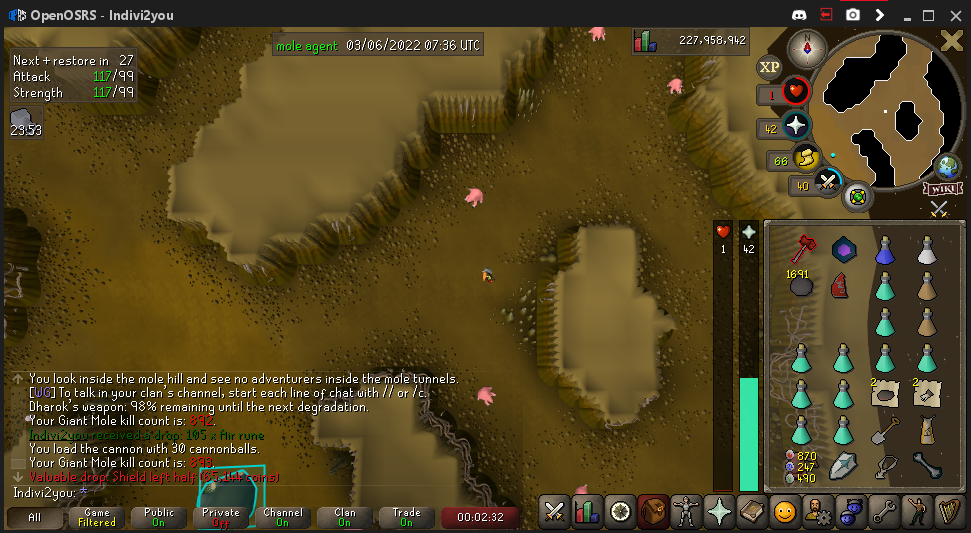The height and width of the screenshot is (533, 971).
Task: Toggle run with the run energy orb
Action: [806, 158]
